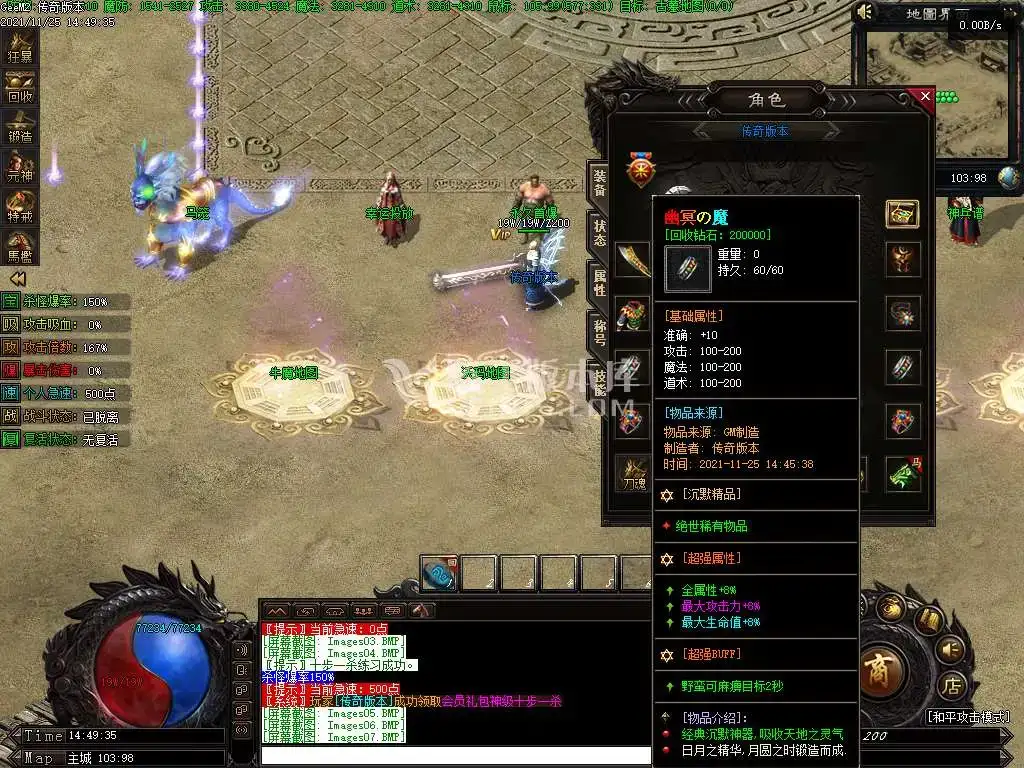This screenshot has width=1024, height=768.
Task: Switch to the 状态 (Status) tab
Action: 599,233
